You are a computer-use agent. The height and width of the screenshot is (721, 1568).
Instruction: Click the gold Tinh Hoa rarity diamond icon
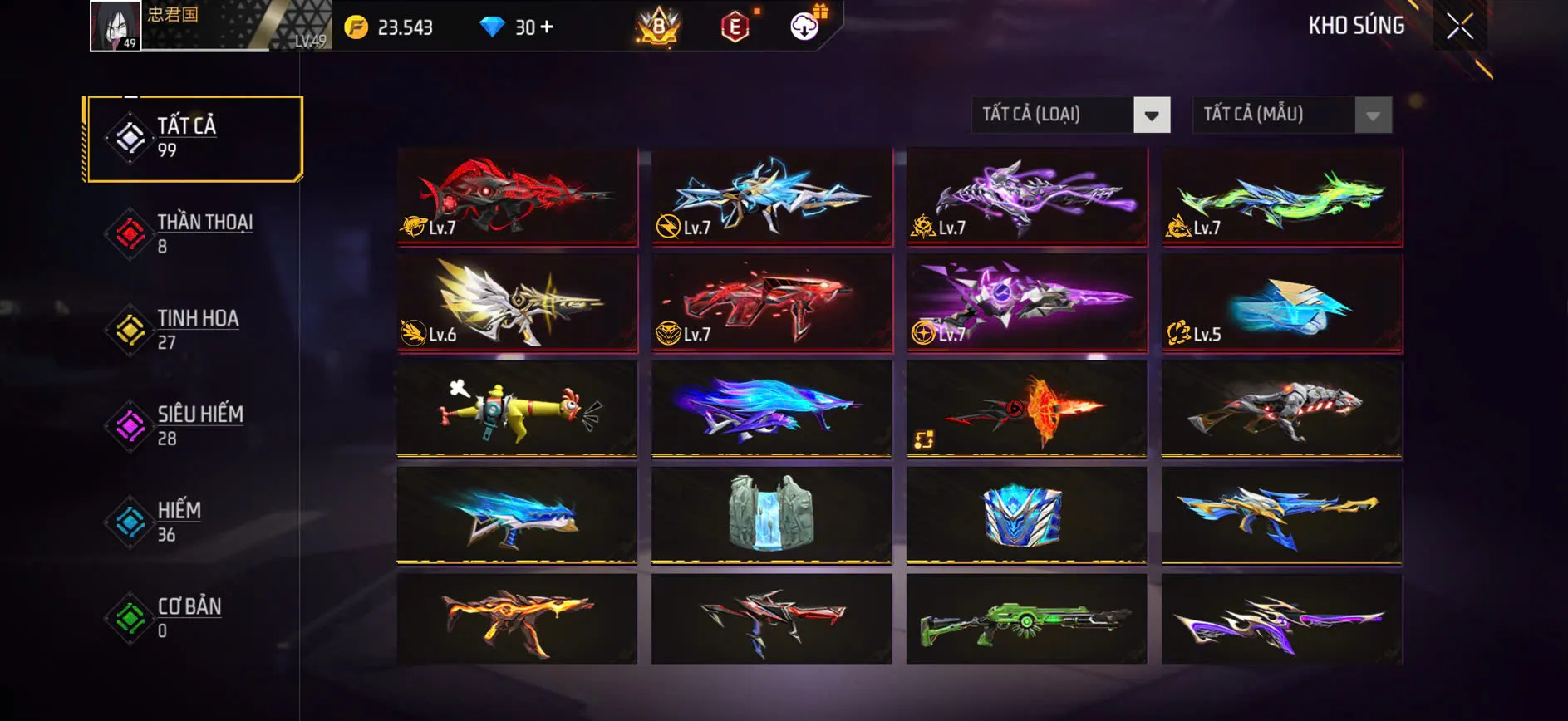pos(129,330)
